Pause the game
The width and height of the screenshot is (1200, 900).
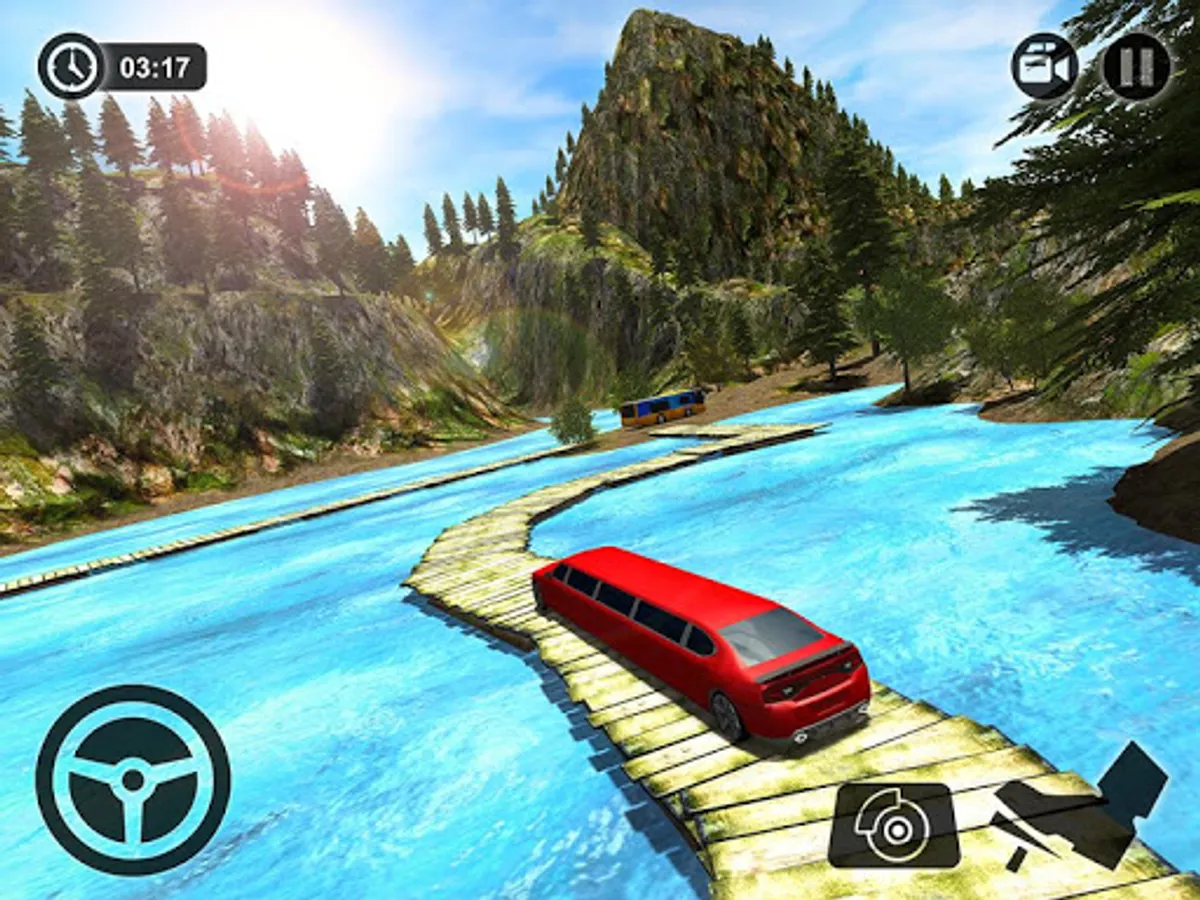1137,65
